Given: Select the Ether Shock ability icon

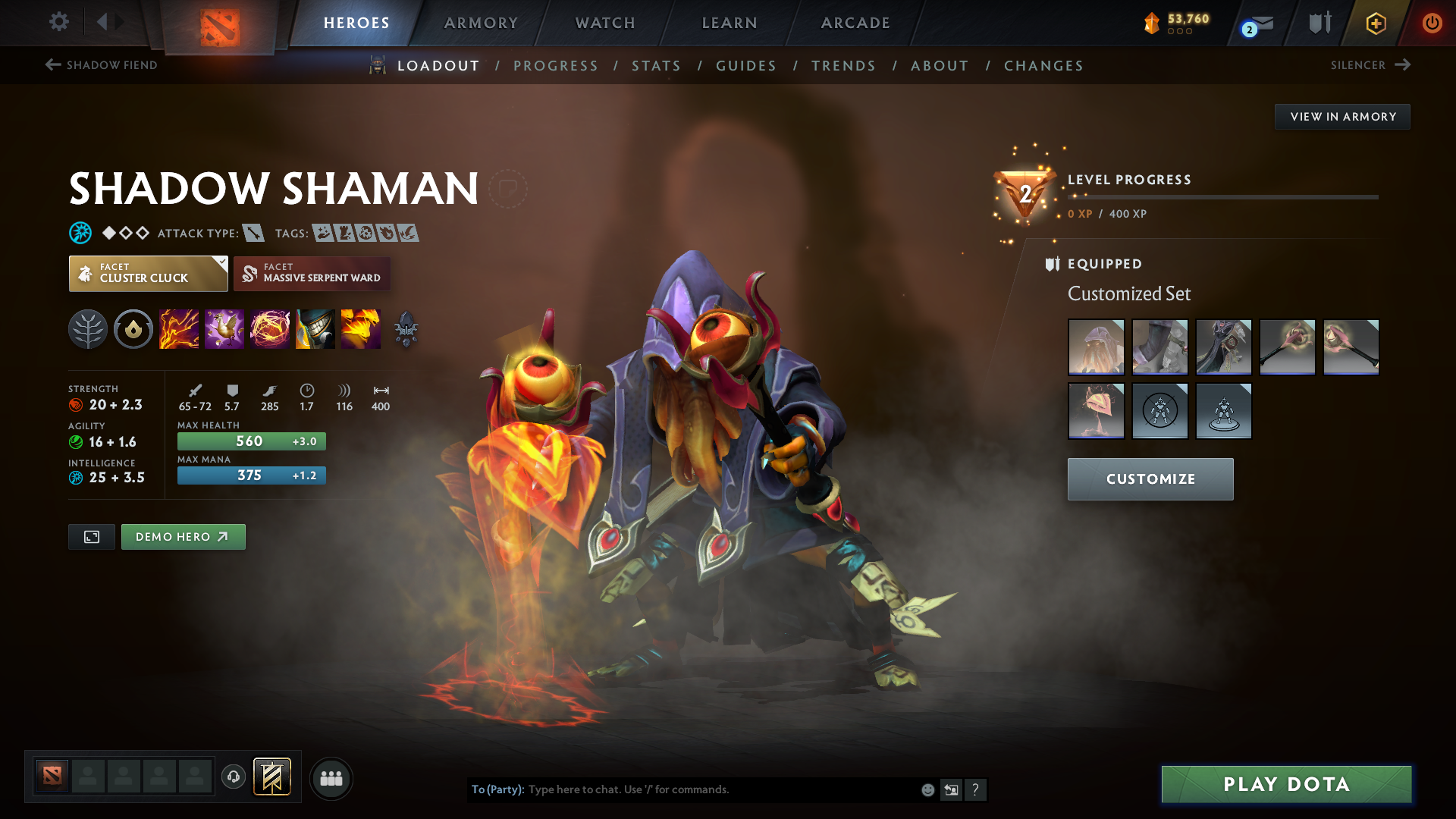Looking at the screenshot, I should click(179, 328).
